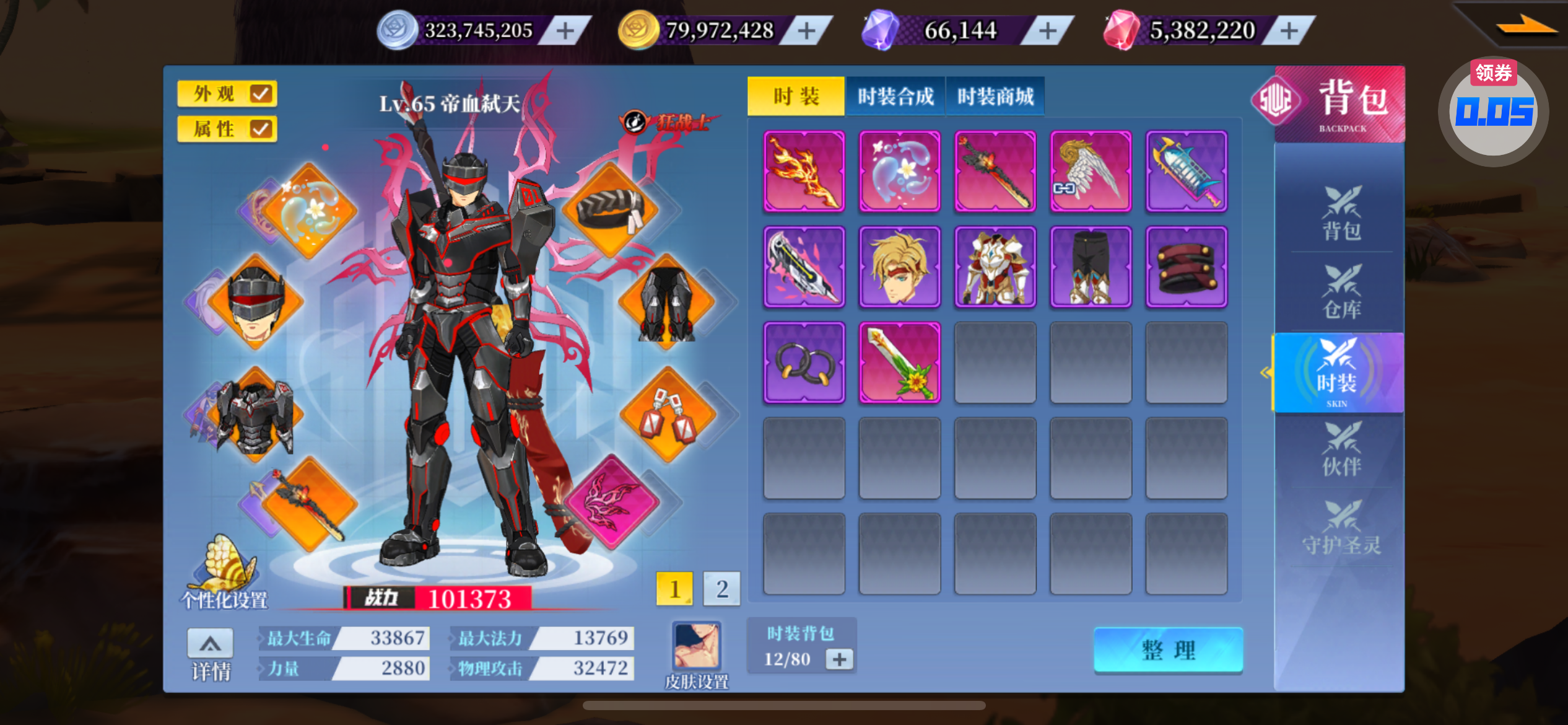Select the white feathered wing fashion item
The image size is (1568, 725).
pos(1091,172)
